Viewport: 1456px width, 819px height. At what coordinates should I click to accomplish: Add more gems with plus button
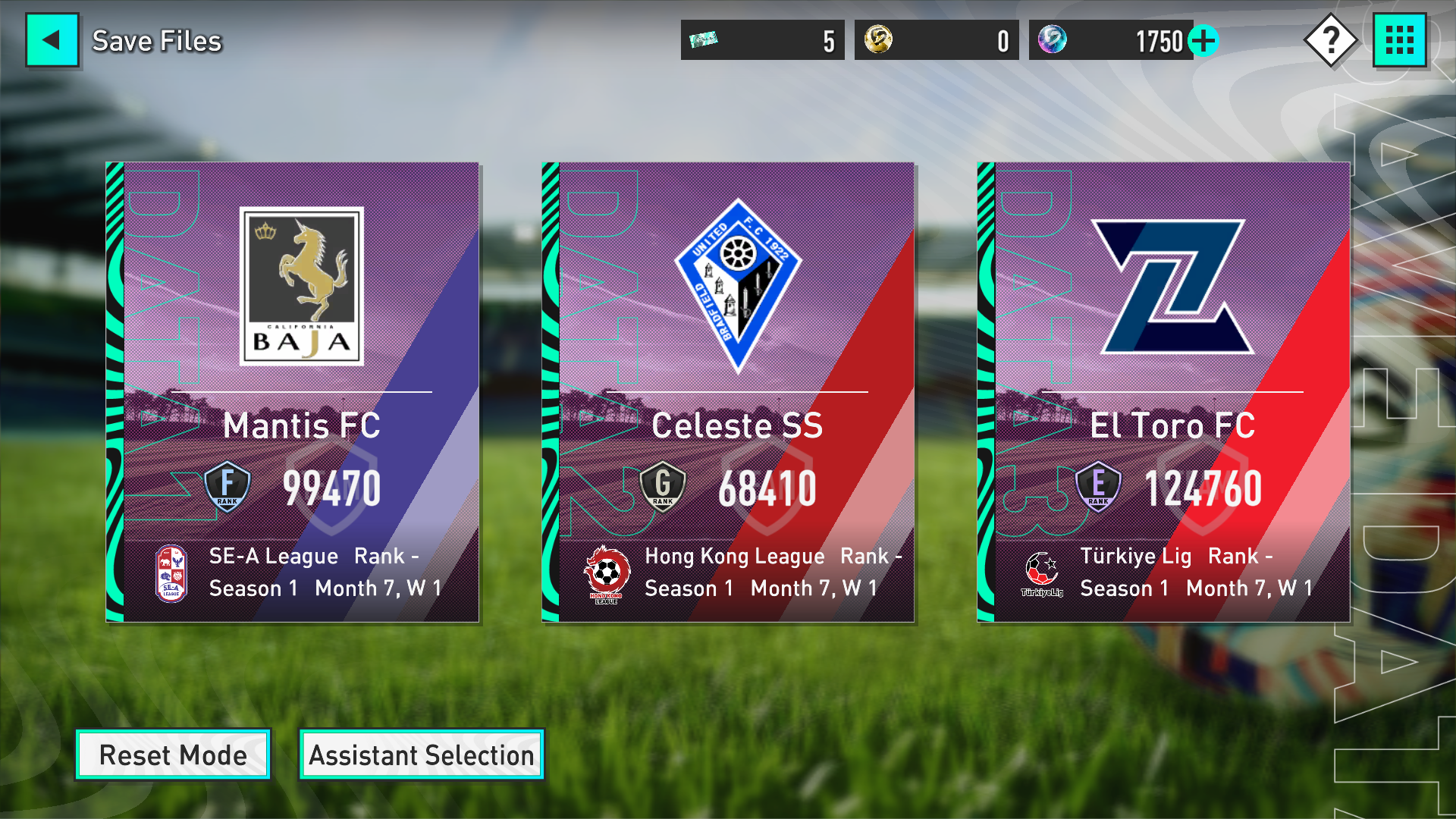pos(1203,41)
